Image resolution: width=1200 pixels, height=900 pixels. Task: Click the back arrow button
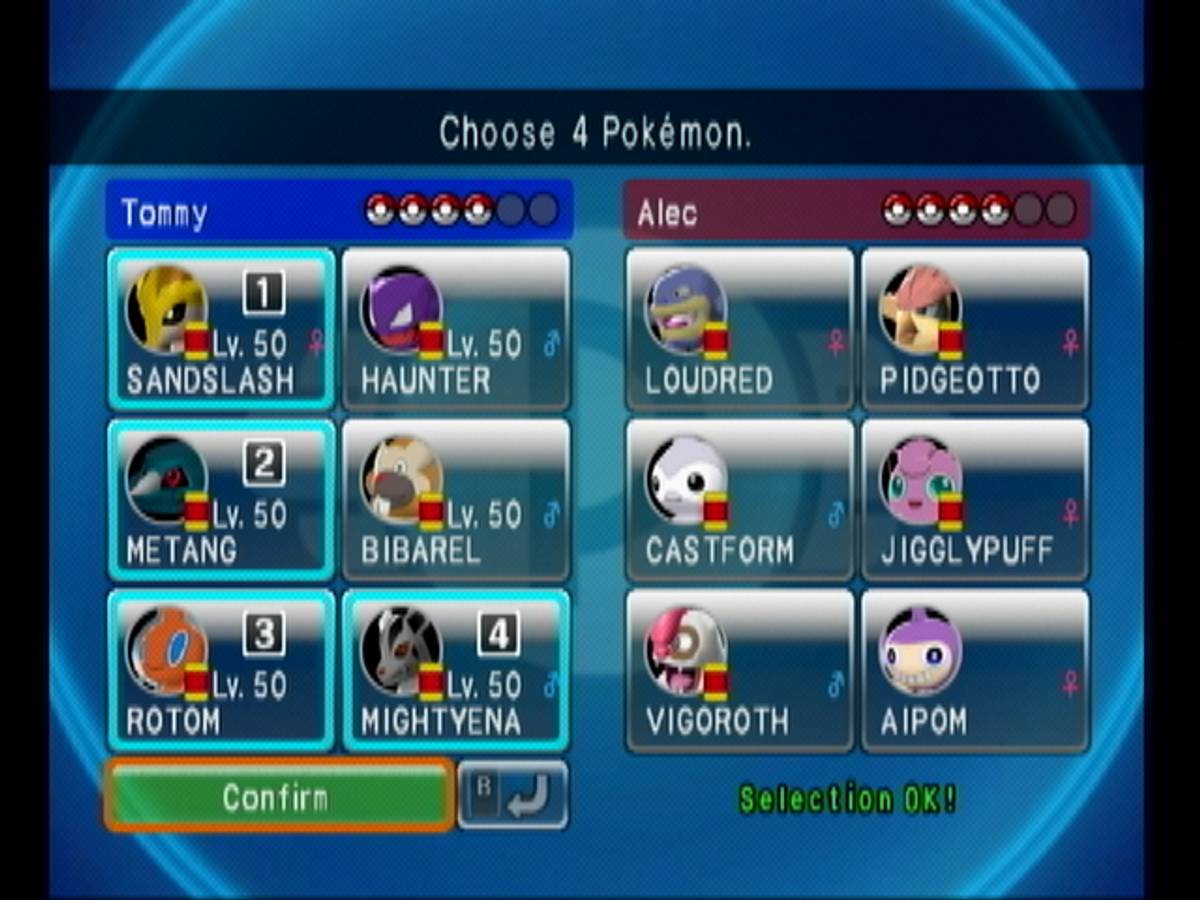[x=513, y=795]
